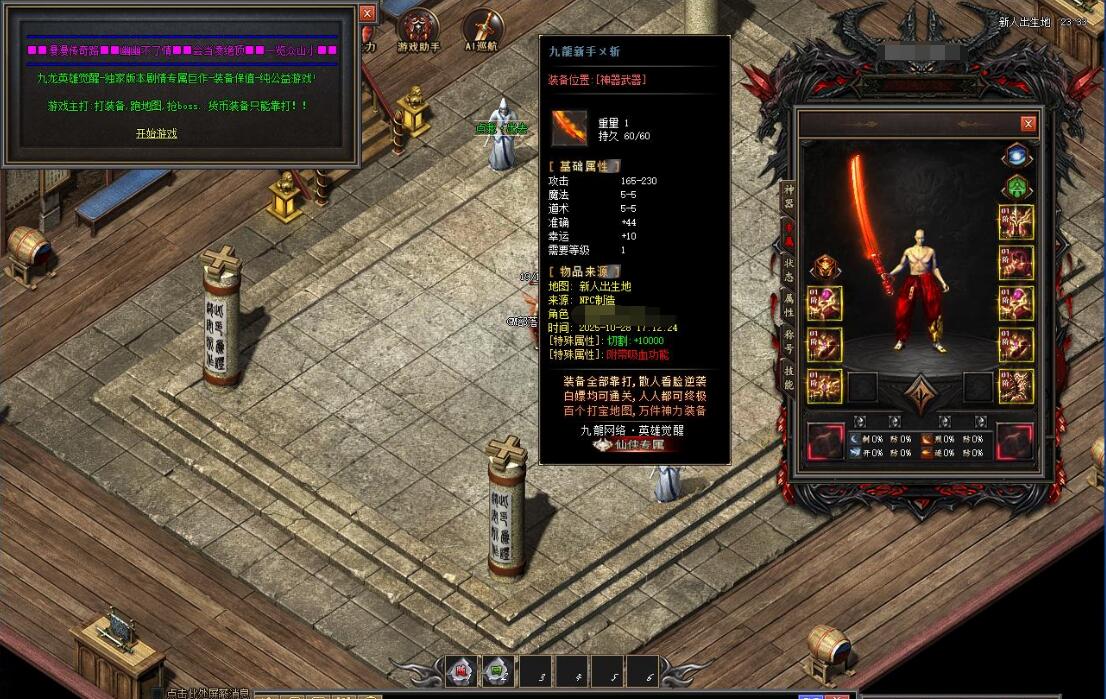Click the hexagonal medal slot beside character
This screenshot has width=1106, height=699.
point(825,266)
